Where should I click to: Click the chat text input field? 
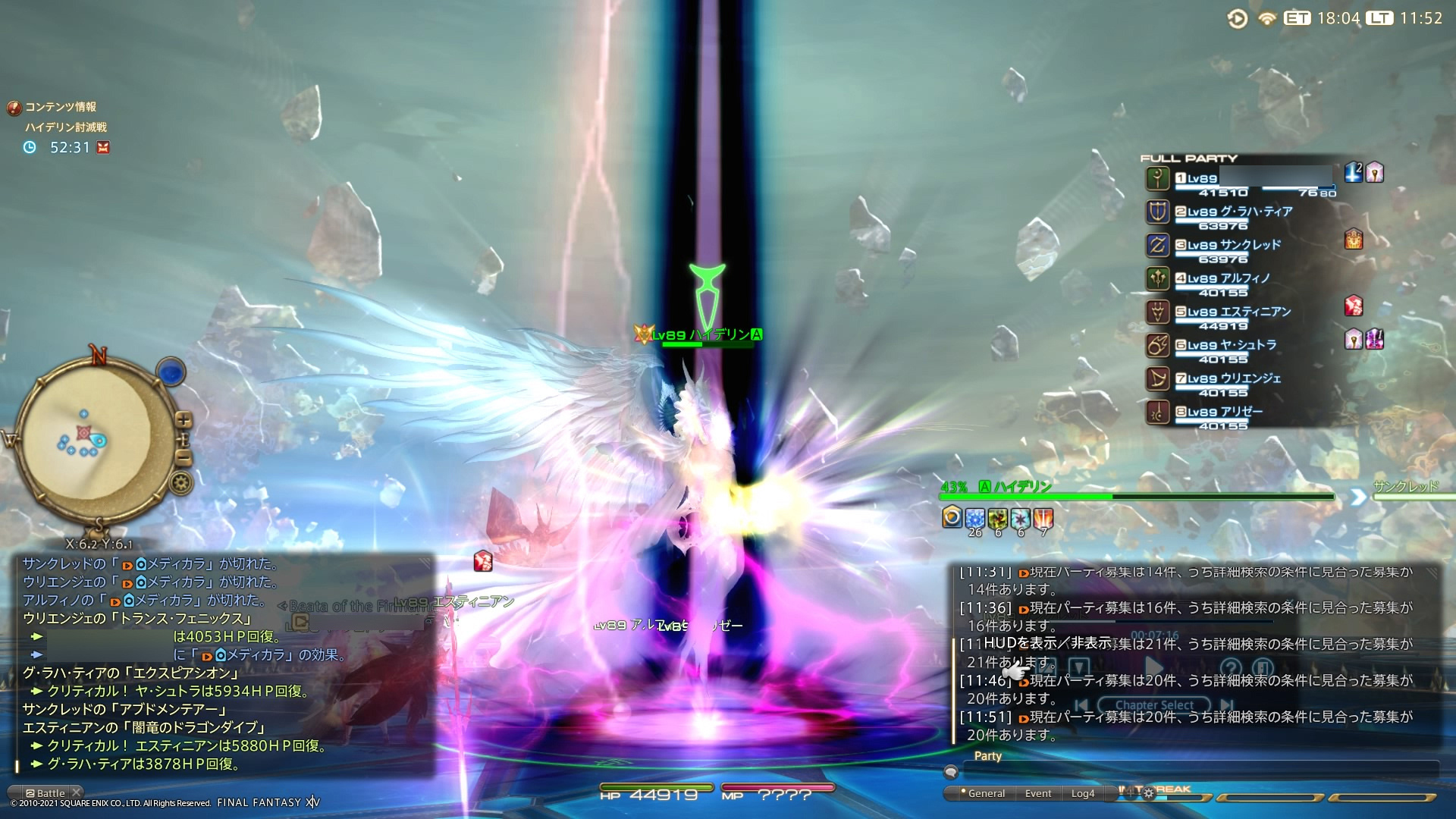(x=1198, y=772)
